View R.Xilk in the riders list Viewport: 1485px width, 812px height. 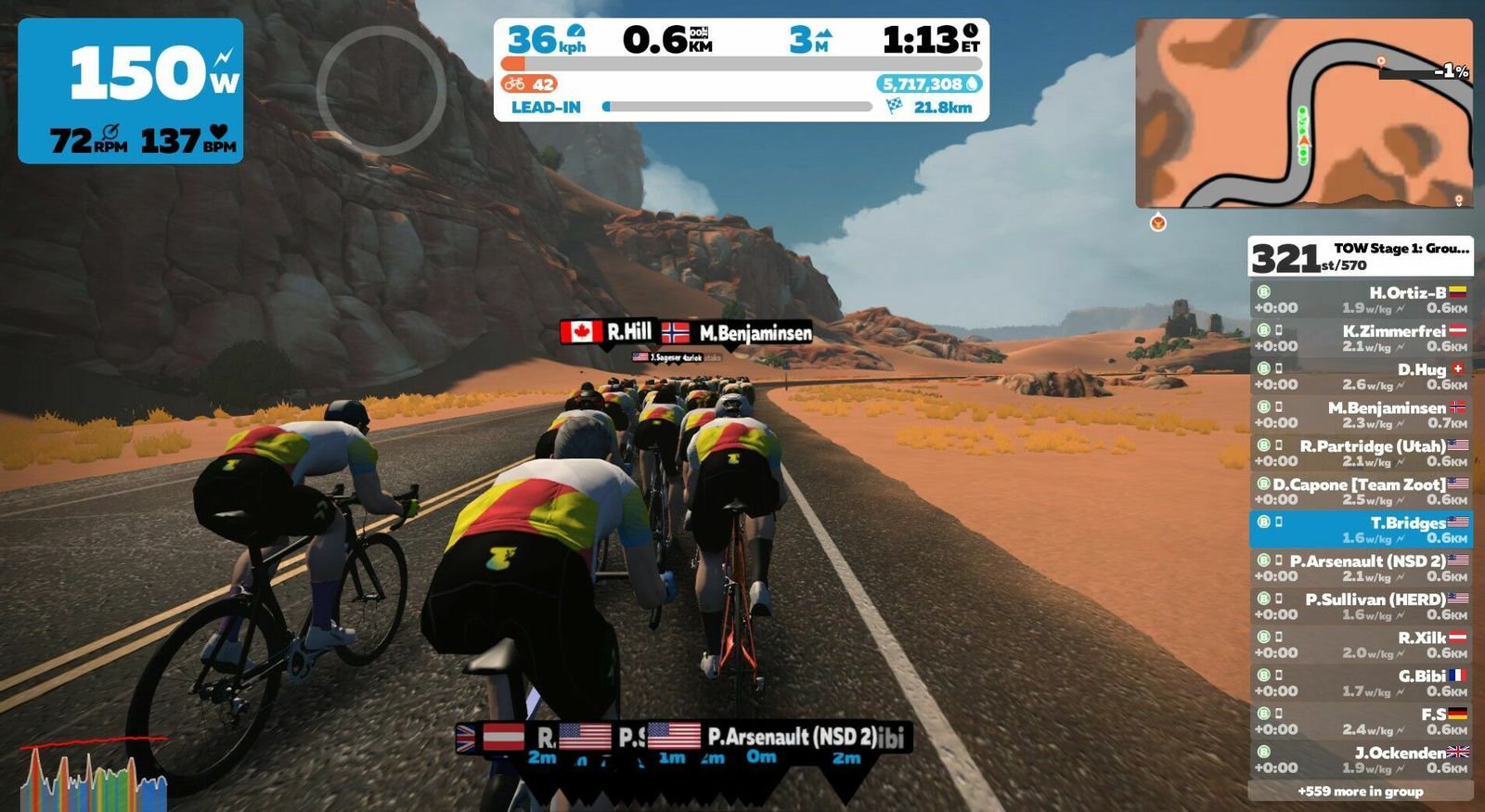tap(1360, 644)
